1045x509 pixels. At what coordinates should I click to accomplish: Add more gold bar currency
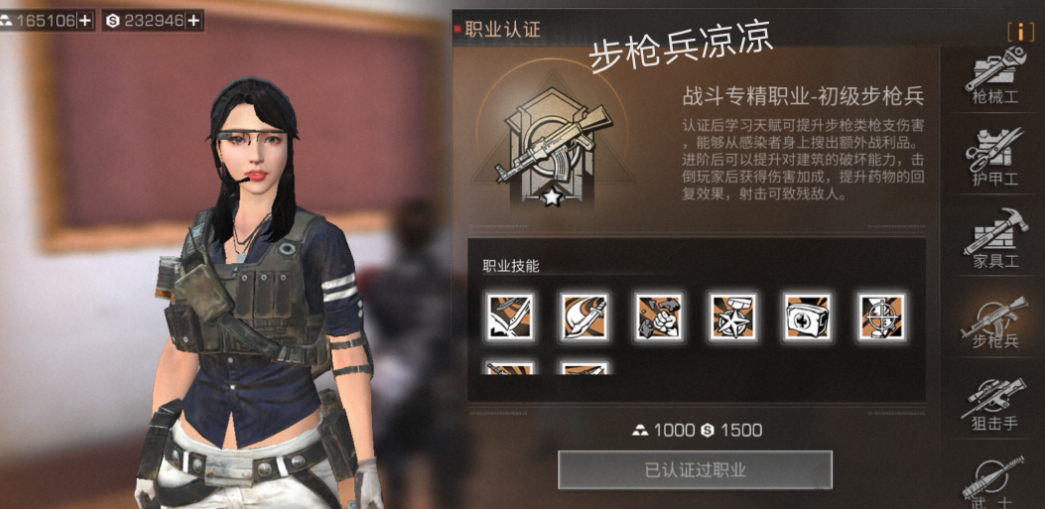(x=84, y=20)
